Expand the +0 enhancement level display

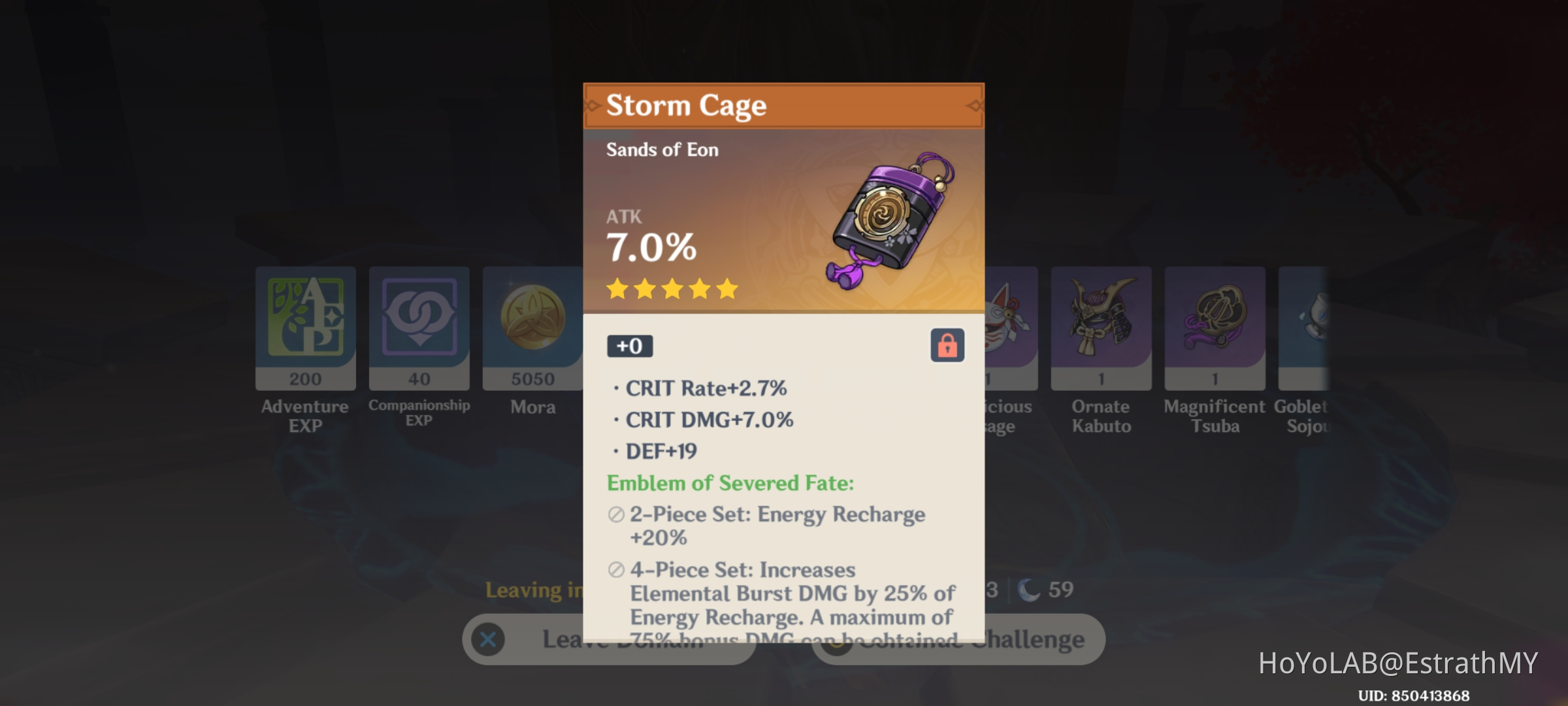[629, 346]
